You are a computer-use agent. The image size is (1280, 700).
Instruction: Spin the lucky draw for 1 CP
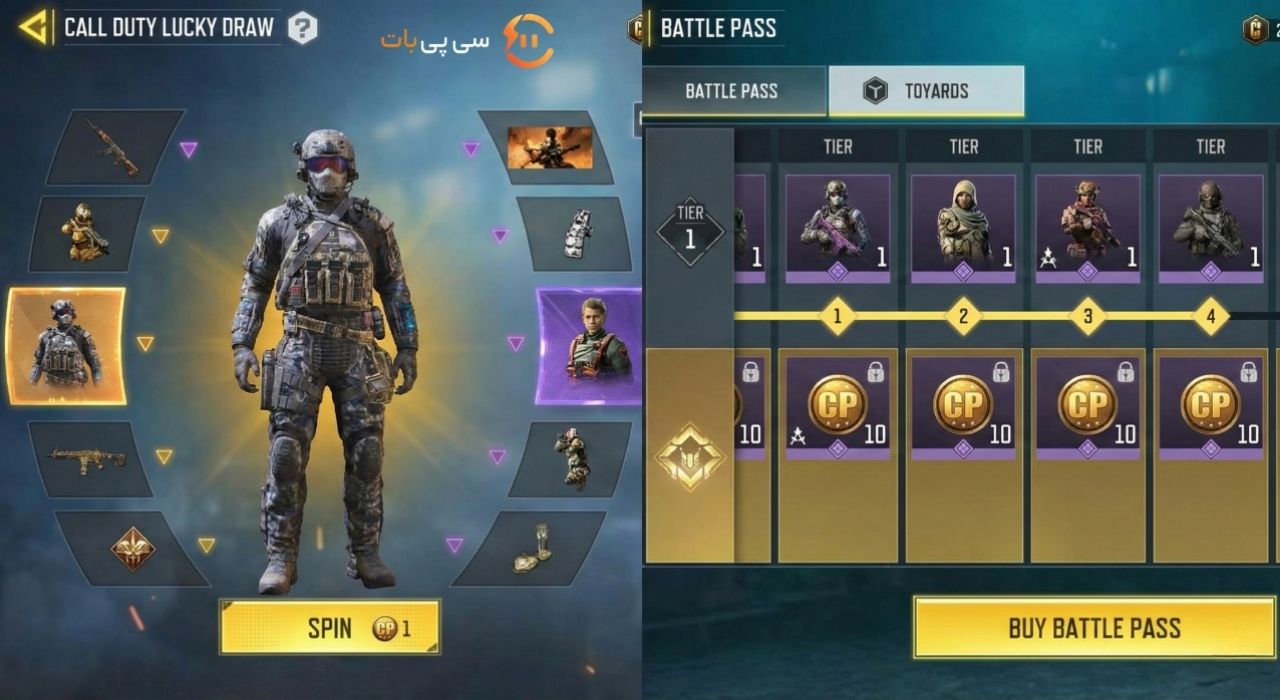[330, 628]
